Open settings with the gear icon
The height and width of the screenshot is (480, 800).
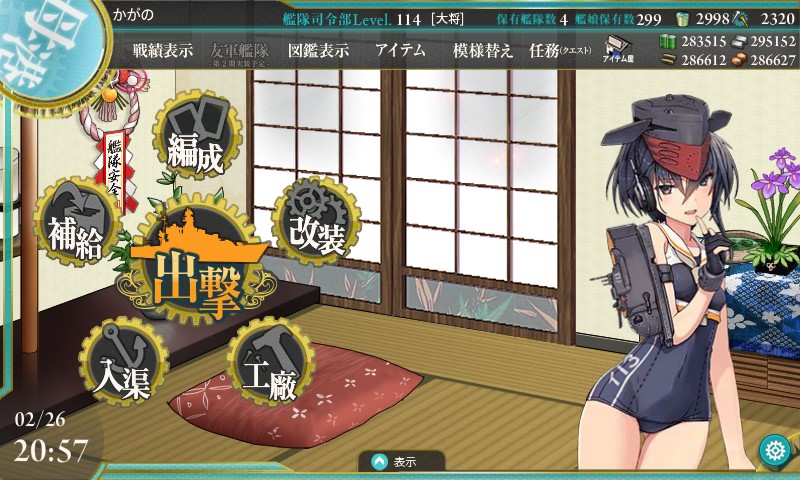tap(773, 450)
